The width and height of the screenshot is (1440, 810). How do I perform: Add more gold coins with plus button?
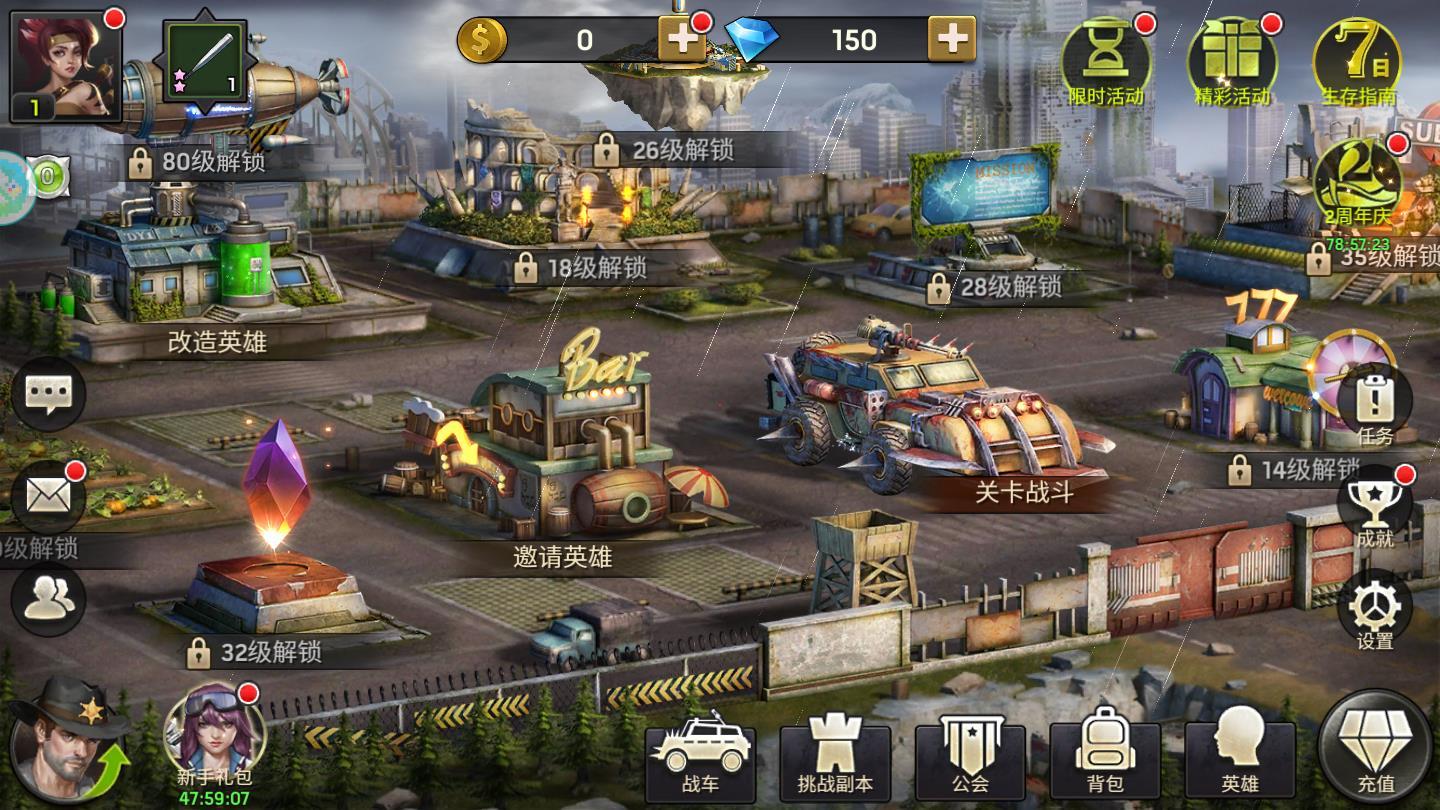click(682, 40)
